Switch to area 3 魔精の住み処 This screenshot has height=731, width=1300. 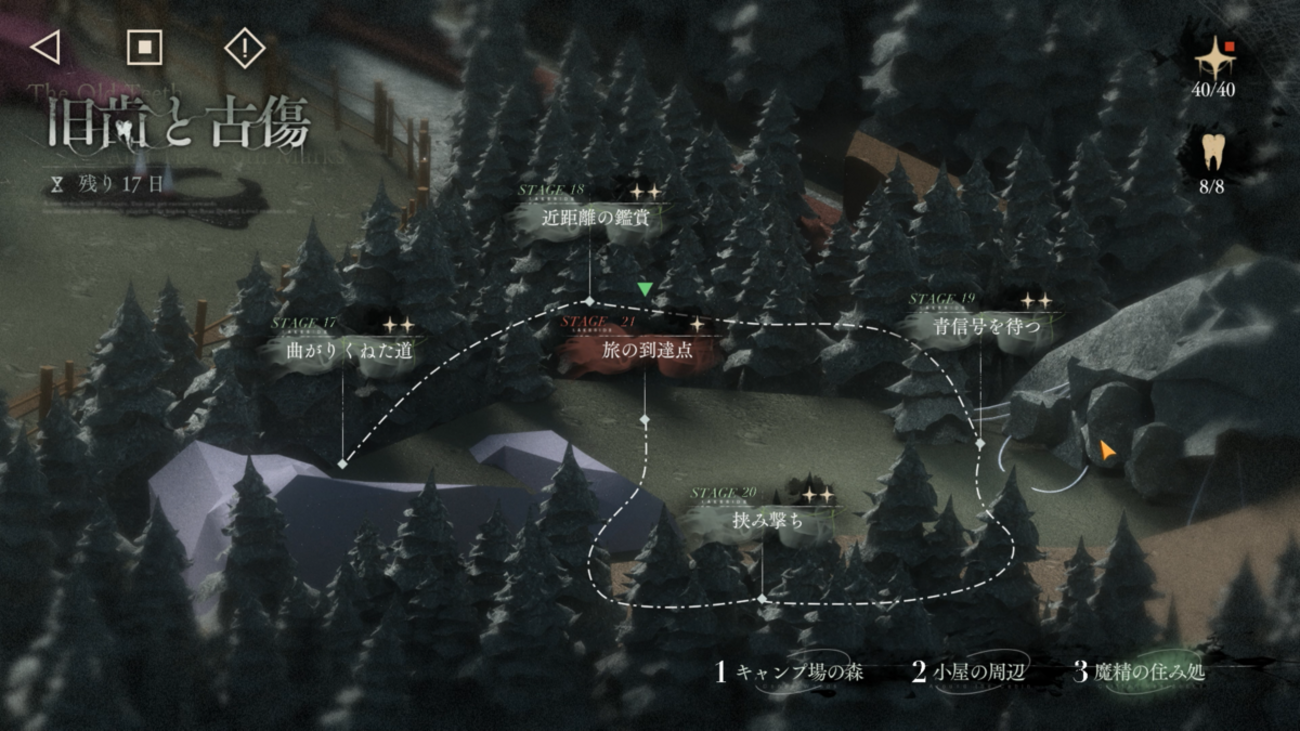1140,672
